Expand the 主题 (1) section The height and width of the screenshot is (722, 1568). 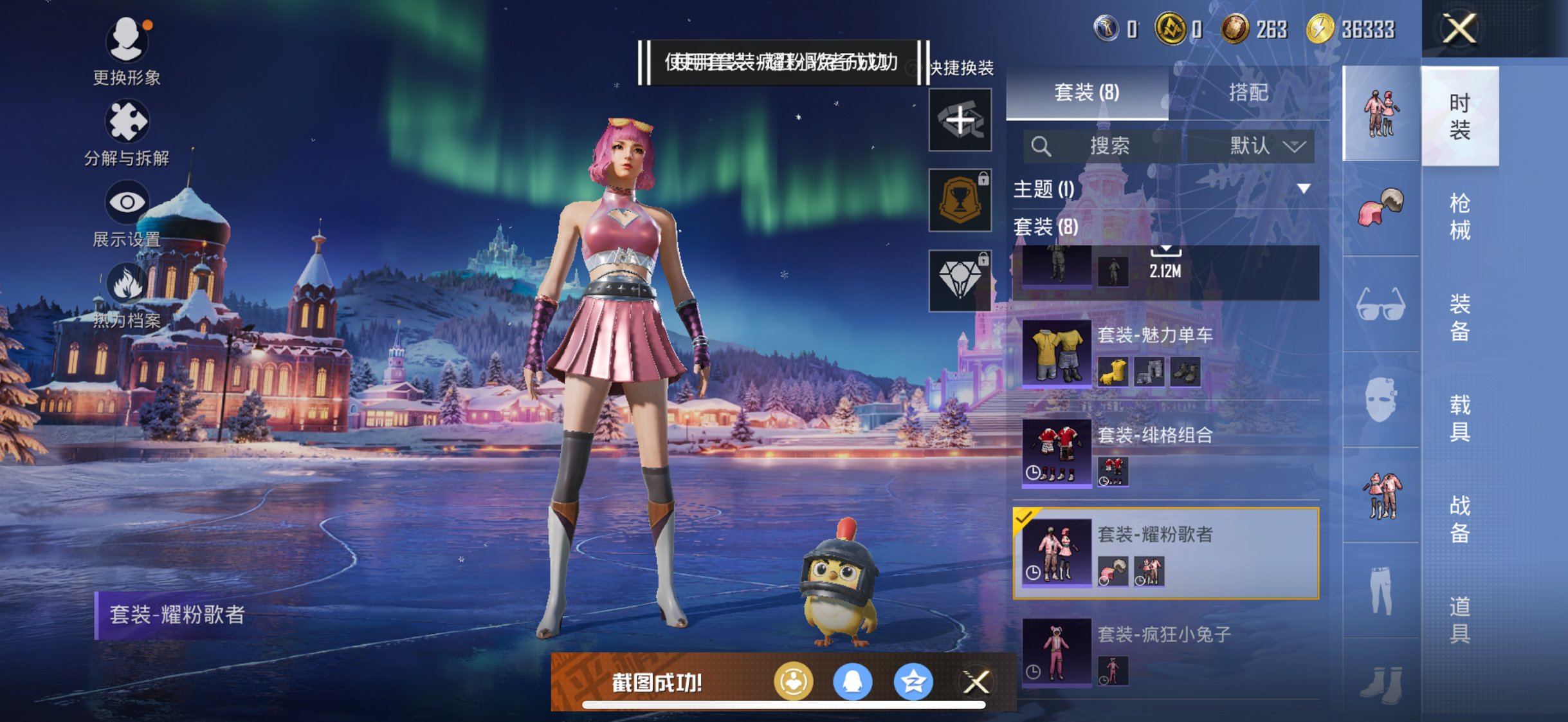pyautogui.click(x=1303, y=189)
